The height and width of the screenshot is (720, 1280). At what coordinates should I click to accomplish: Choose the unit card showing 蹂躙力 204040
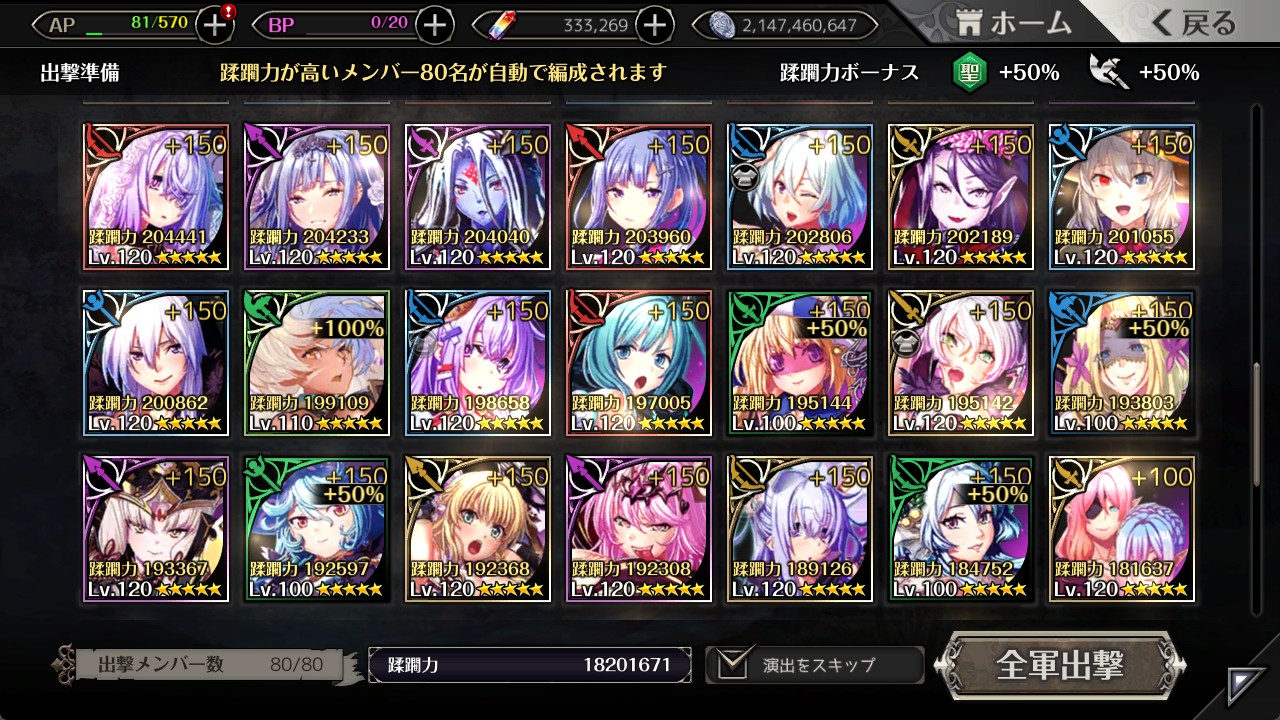coord(478,197)
